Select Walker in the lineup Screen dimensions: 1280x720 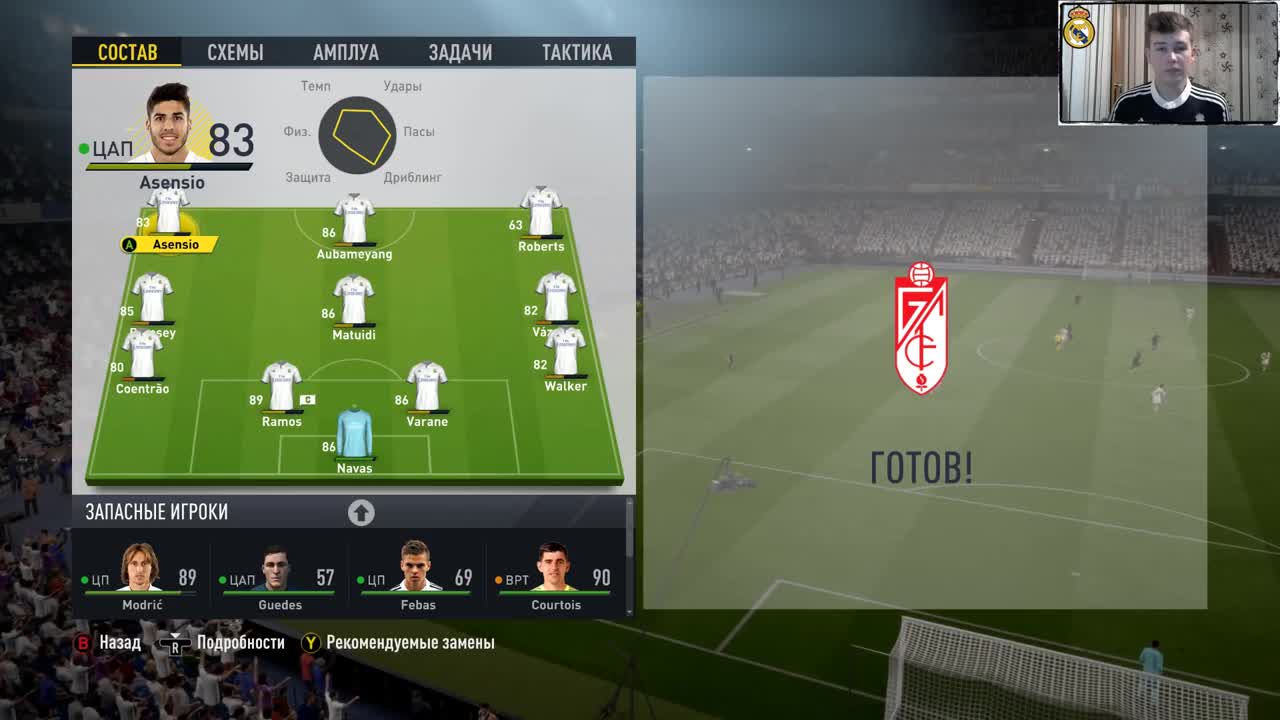[565, 352]
